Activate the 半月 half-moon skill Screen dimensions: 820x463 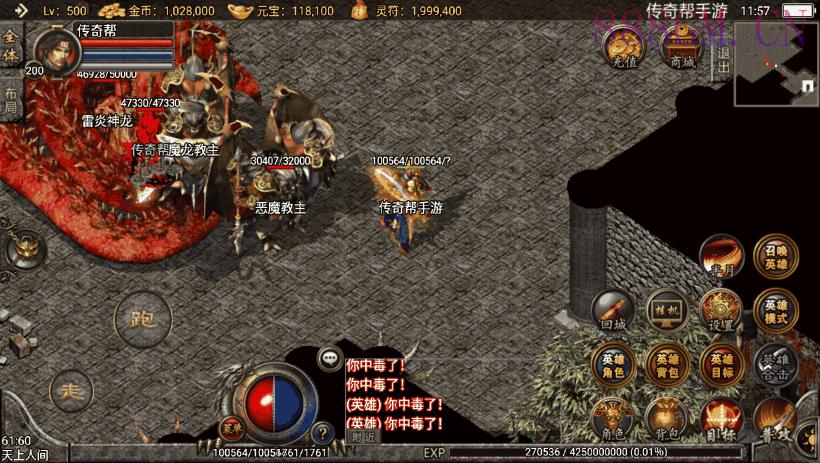tap(720, 258)
